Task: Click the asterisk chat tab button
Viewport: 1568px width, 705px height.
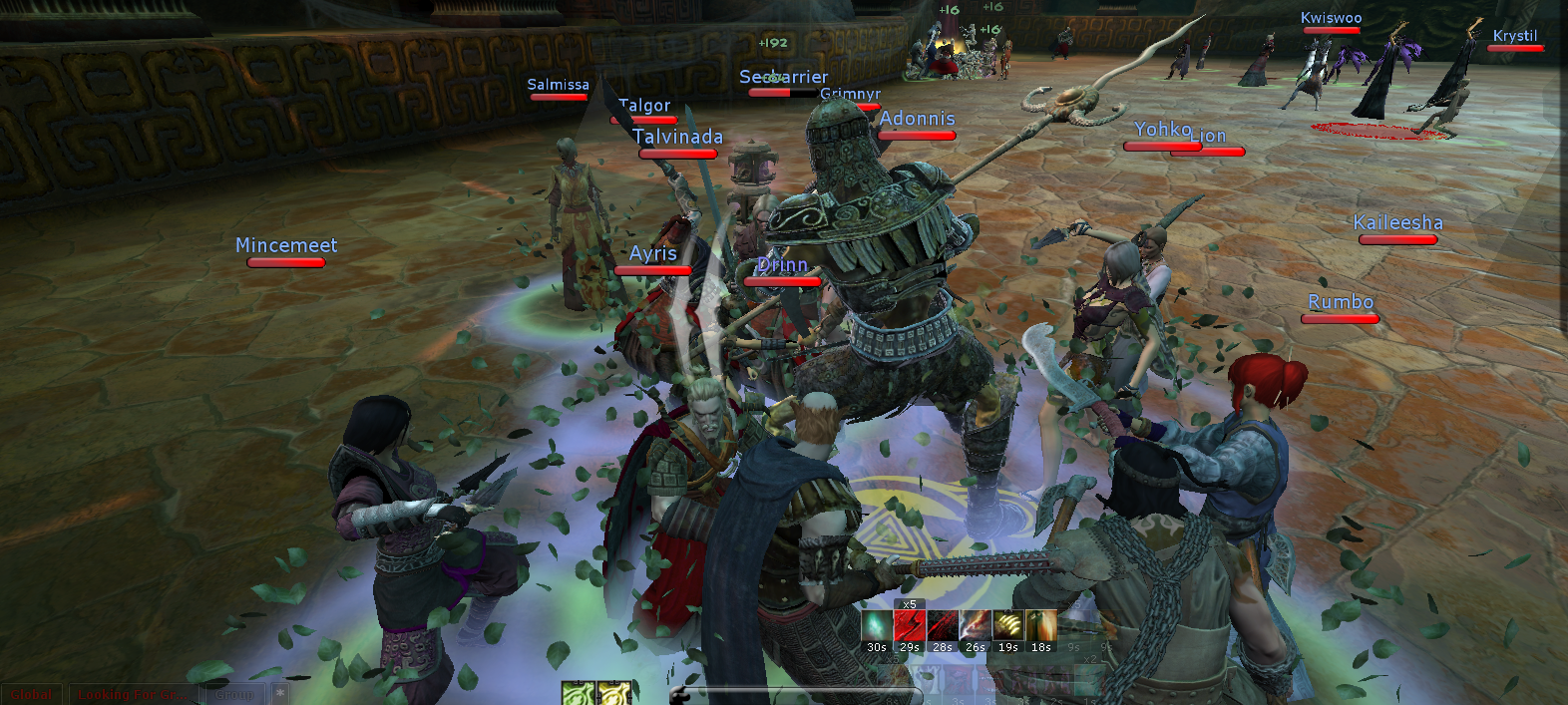Action: (280, 693)
